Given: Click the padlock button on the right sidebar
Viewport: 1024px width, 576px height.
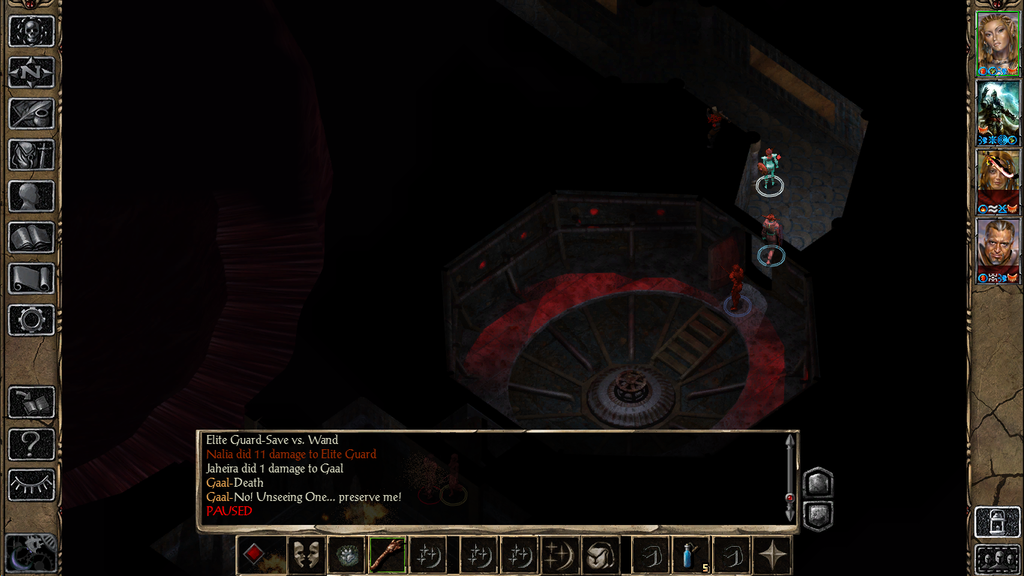Looking at the screenshot, I should (x=997, y=522).
